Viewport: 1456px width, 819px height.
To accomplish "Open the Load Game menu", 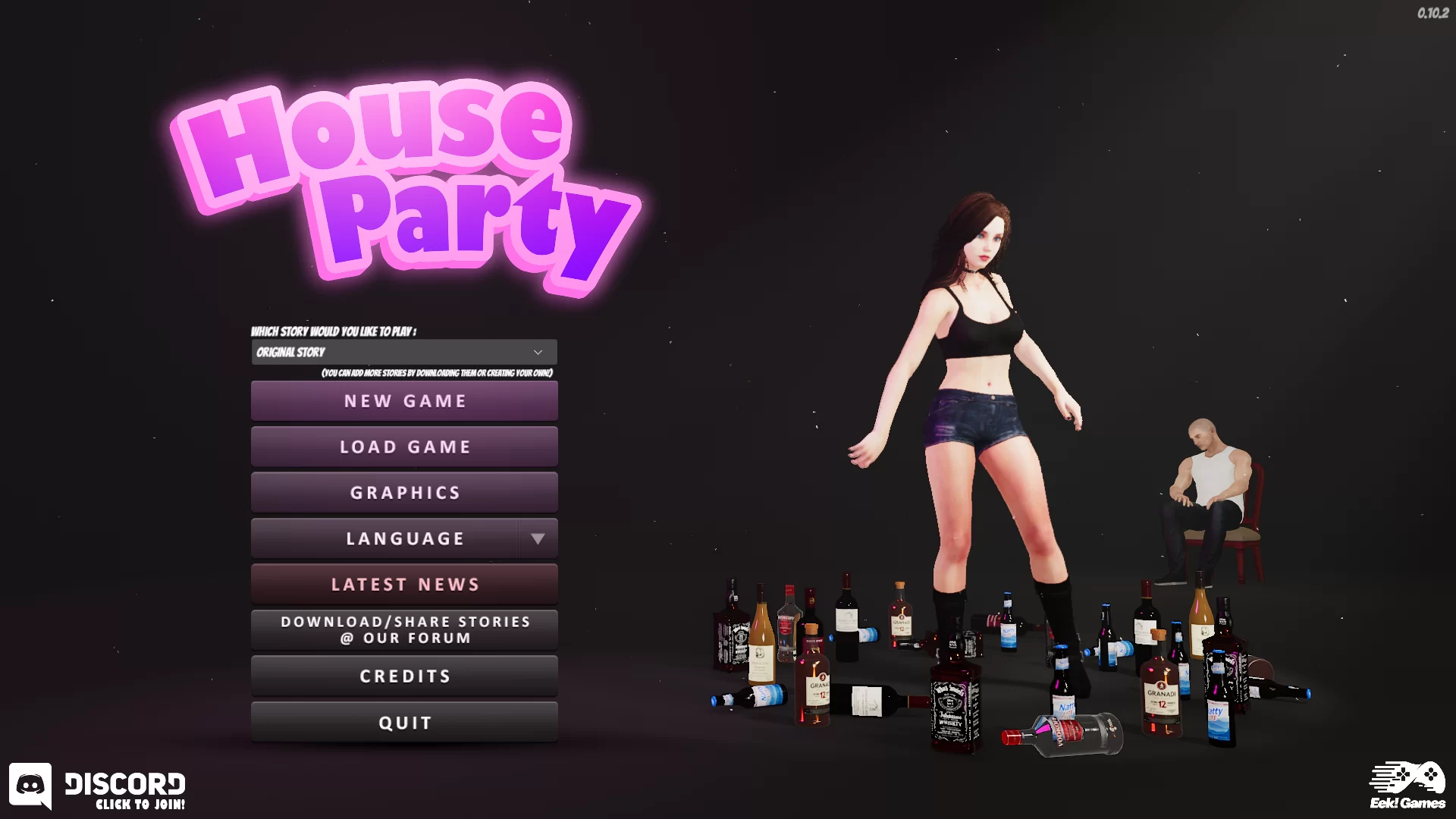I will pos(404,447).
